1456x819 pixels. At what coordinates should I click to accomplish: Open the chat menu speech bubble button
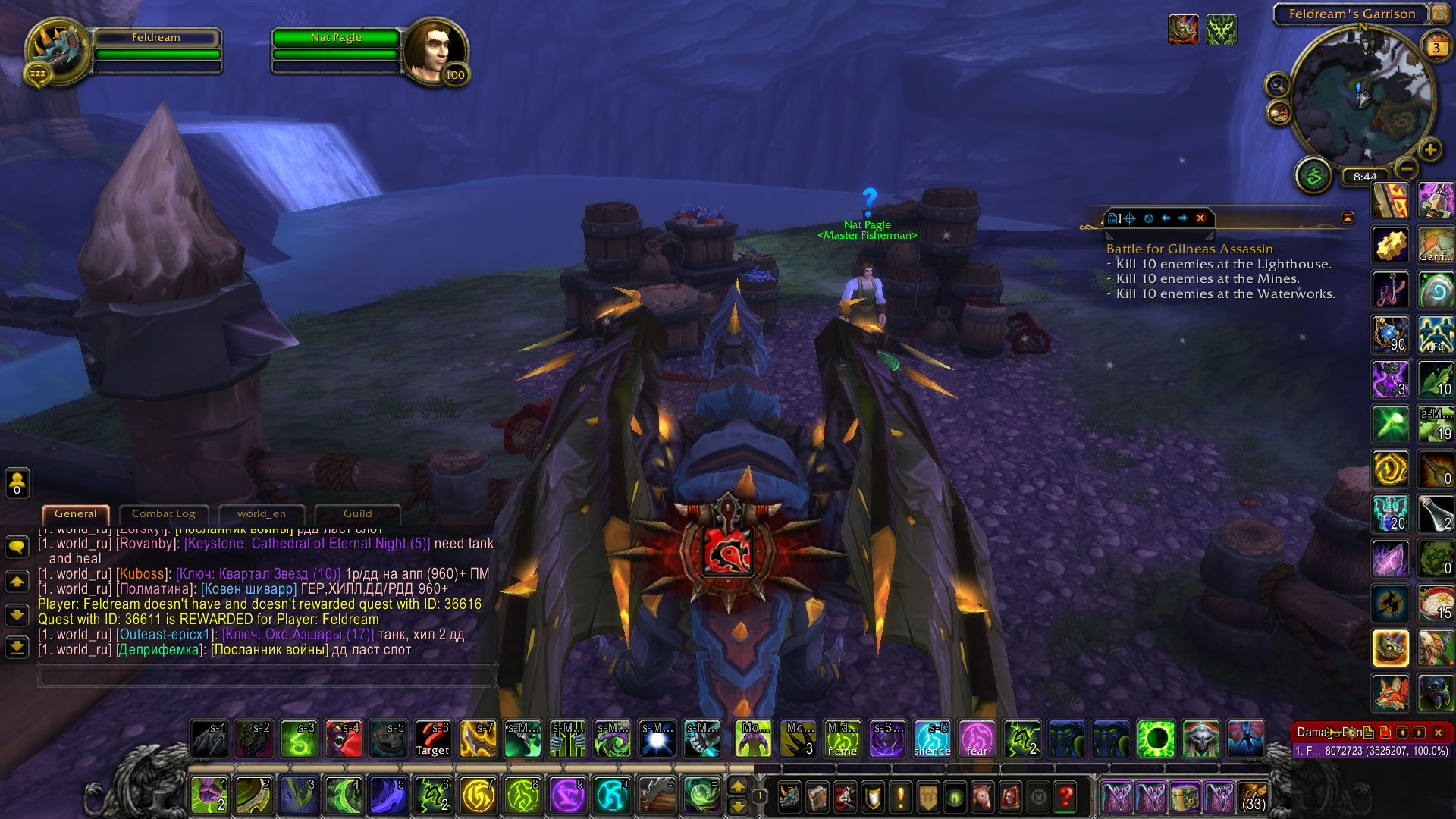[17, 546]
